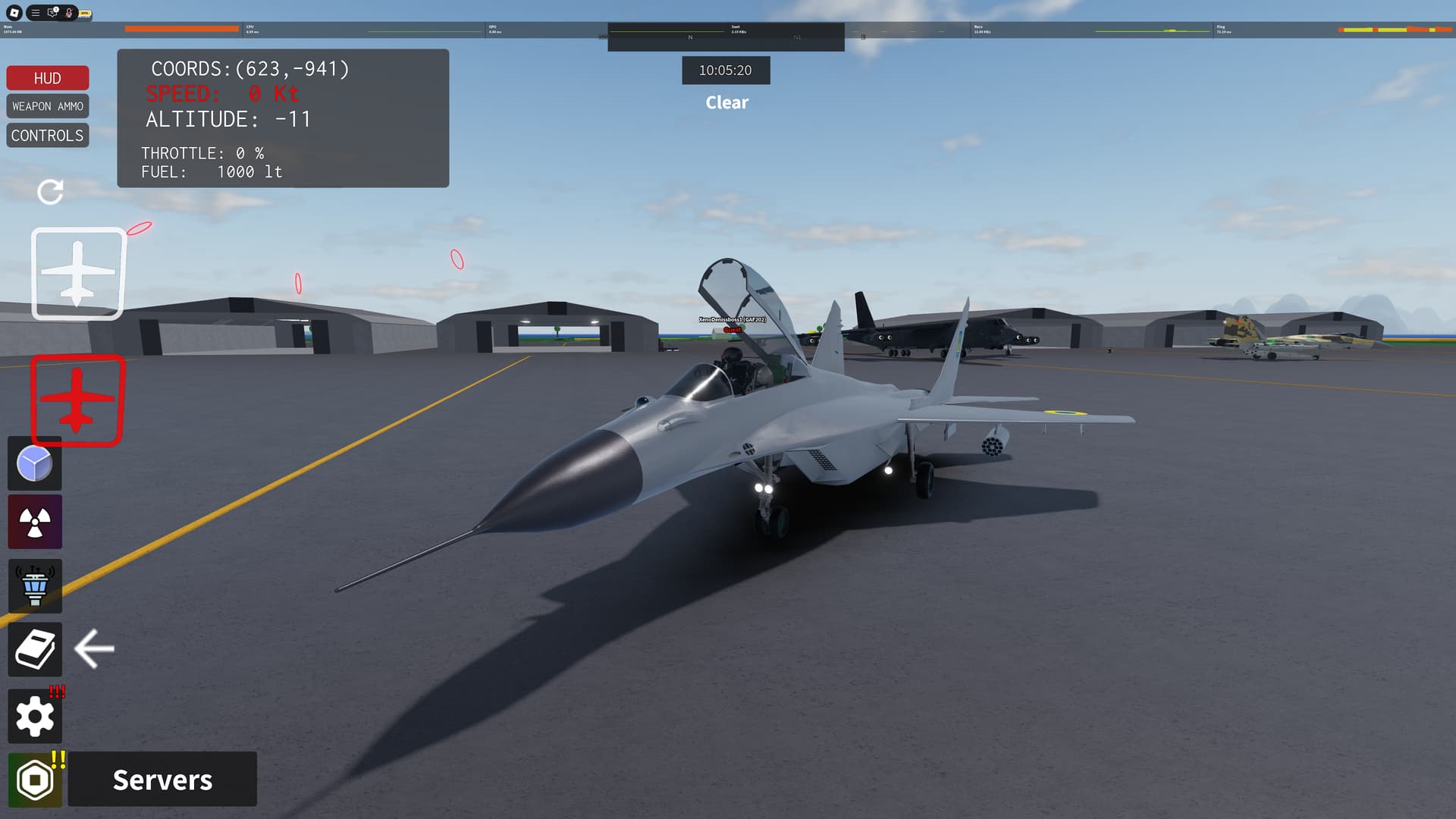The image size is (1456, 819).
Task: Open the top bar hamburger menu
Action: point(36,13)
